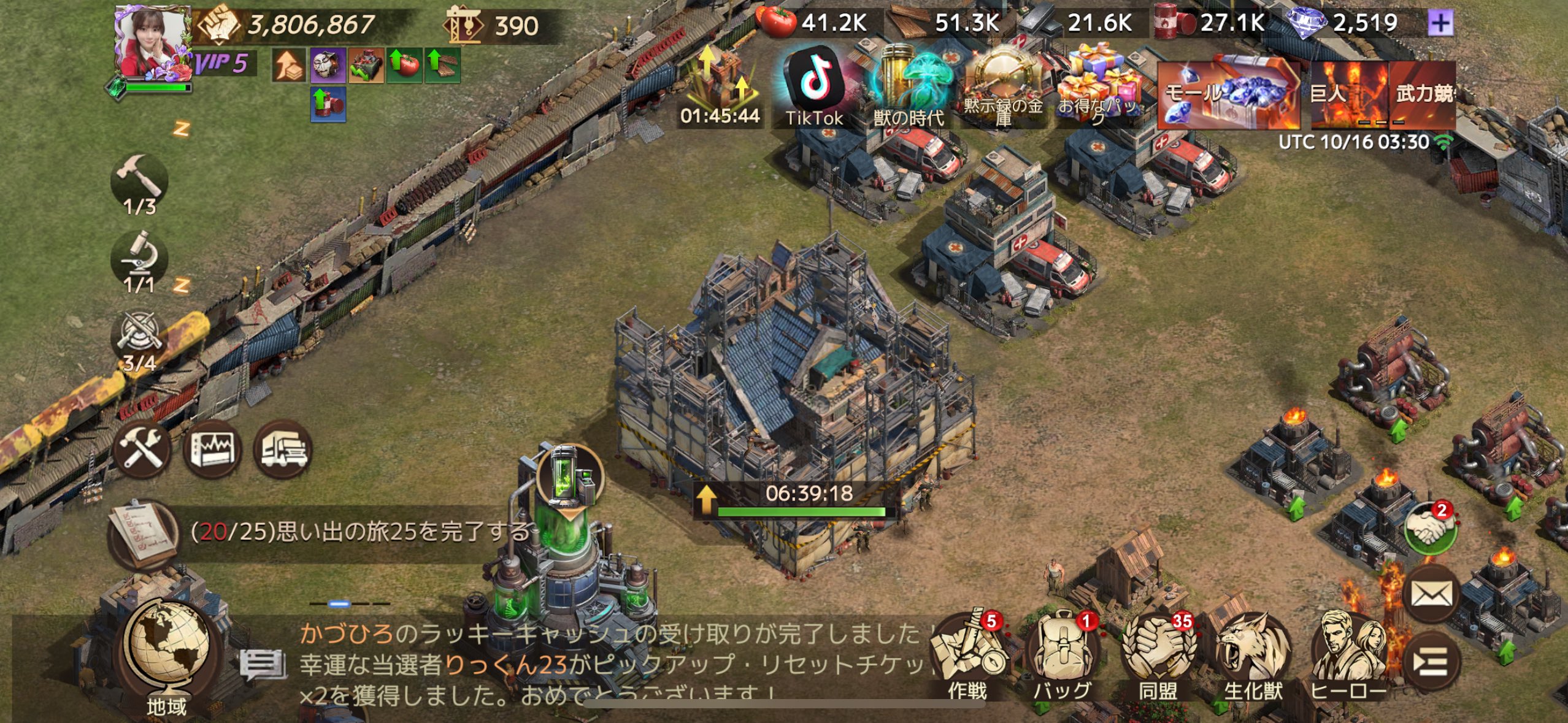Open the TikTok event icon
Image resolution: width=1568 pixels, height=723 pixels.
click(x=815, y=86)
